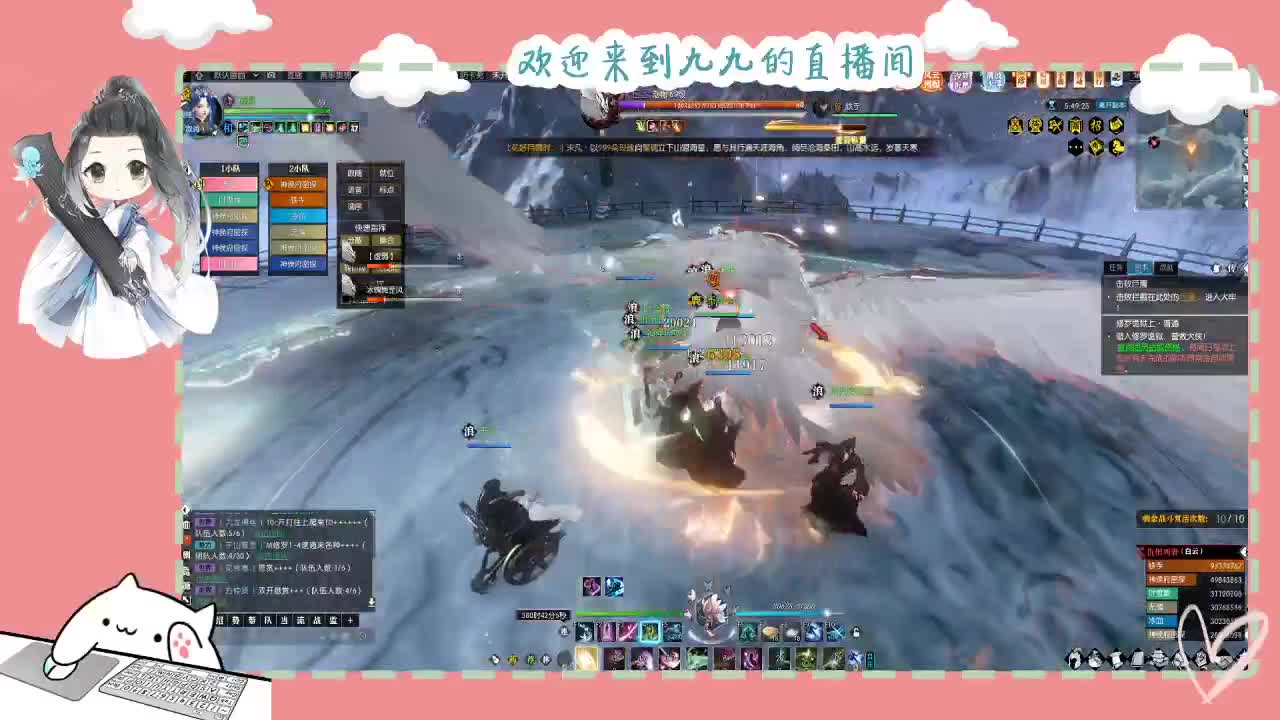Click the hourglass icon next to the dungeon timer
The height and width of the screenshot is (720, 1280).
[1051, 105]
